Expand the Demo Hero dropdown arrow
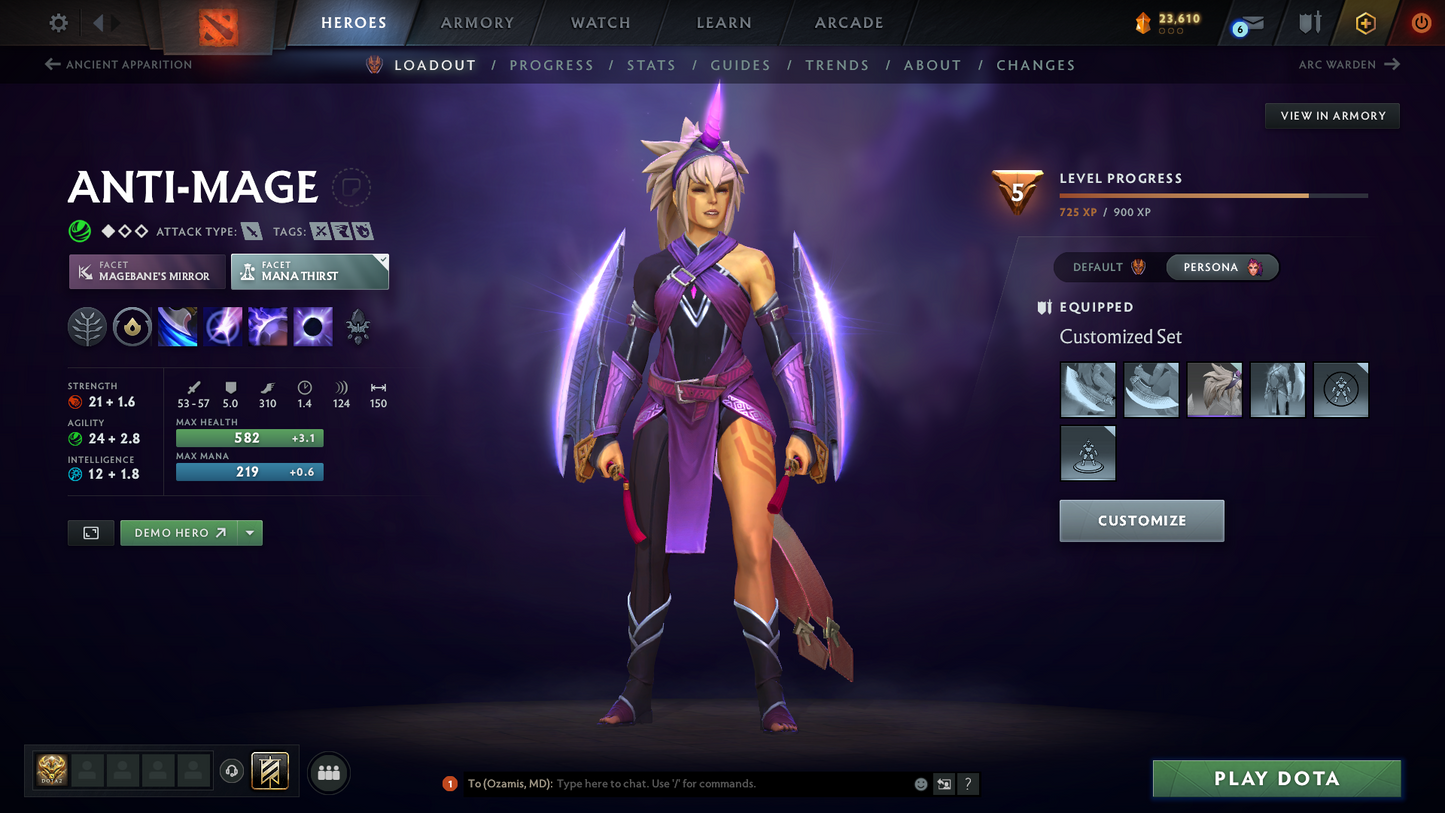This screenshot has width=1445, height=813. coord(250,532)
